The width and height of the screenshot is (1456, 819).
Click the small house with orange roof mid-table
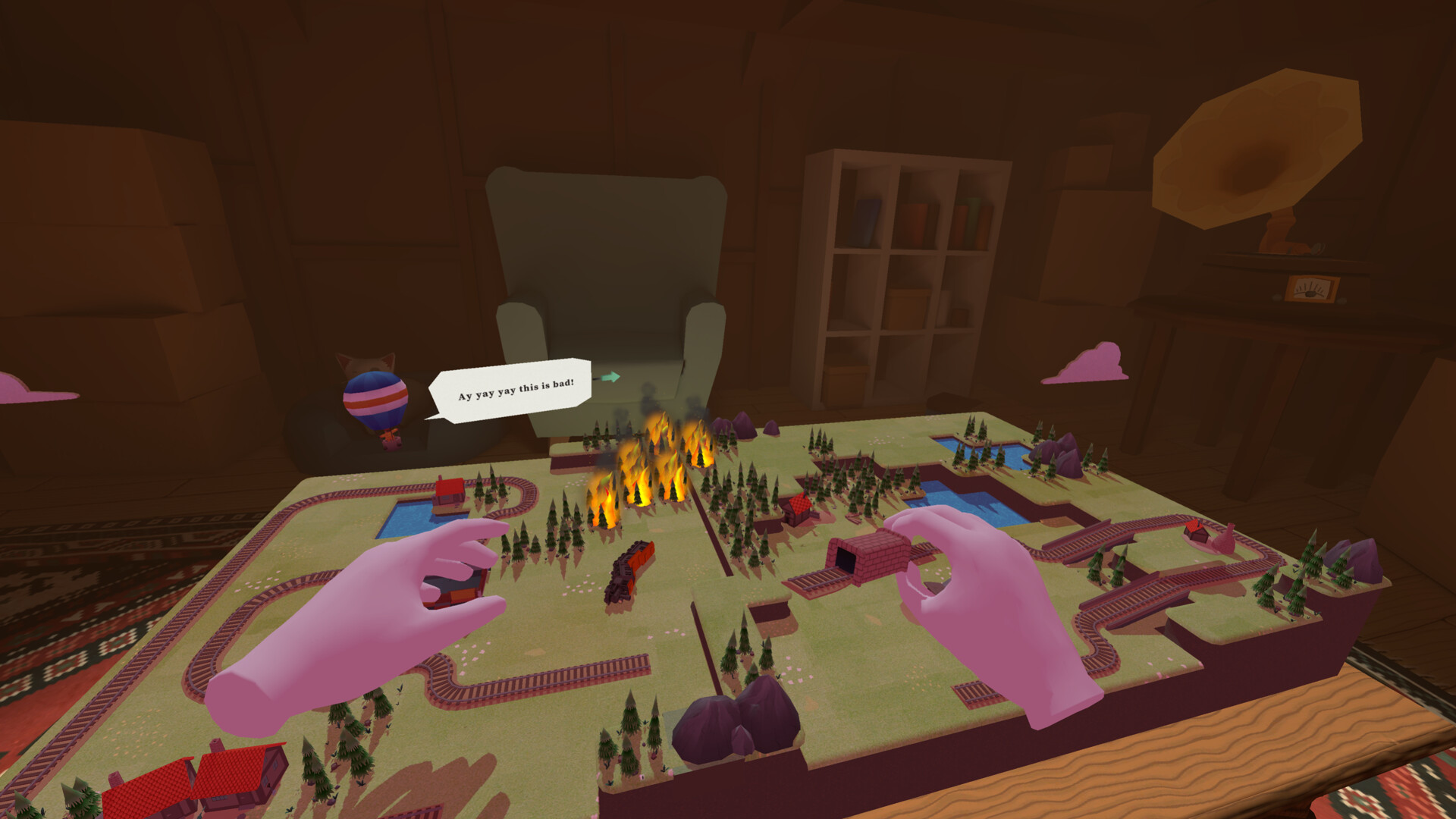(x=799, y=504)
